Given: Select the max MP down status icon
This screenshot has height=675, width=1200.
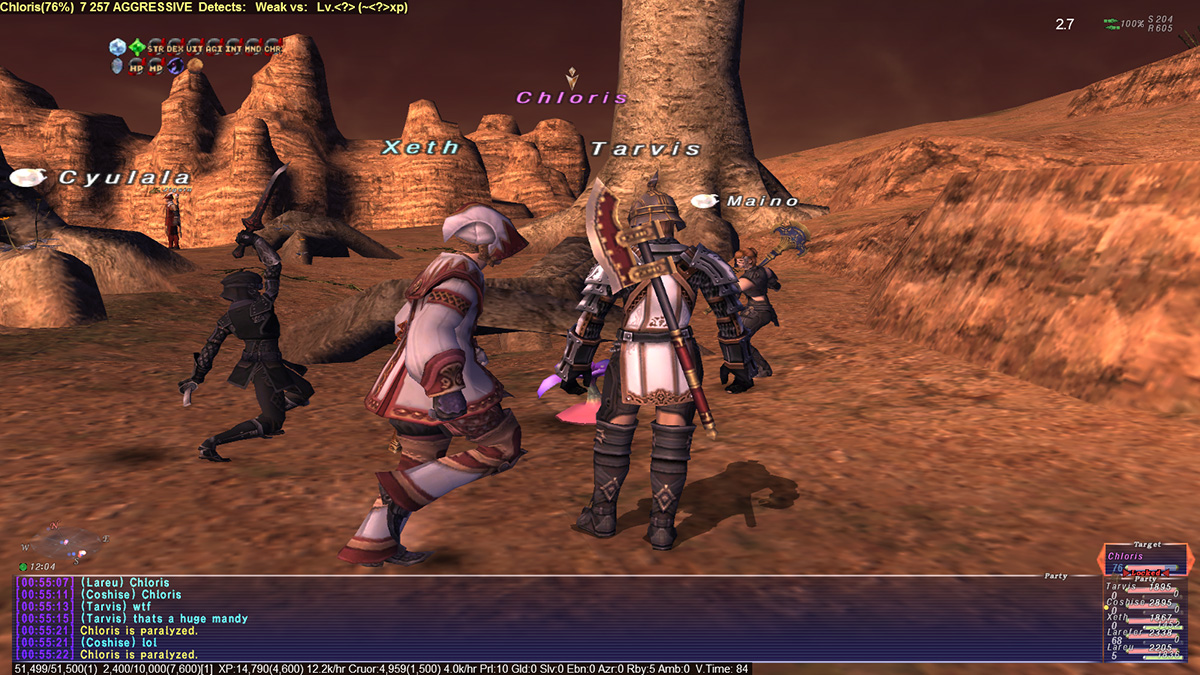Looking at the screenshot, I should pyautogui.click(x=156, y=66).
